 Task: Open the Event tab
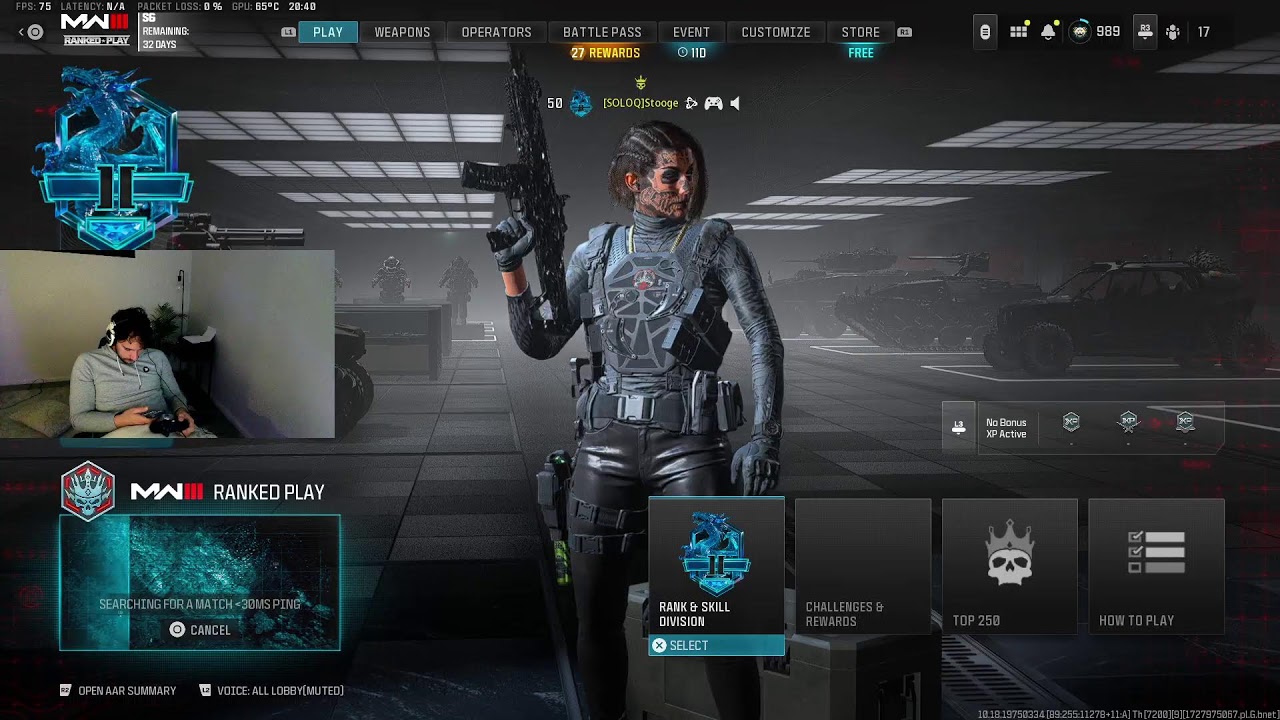pyautogui.click(x=691, y=32)
